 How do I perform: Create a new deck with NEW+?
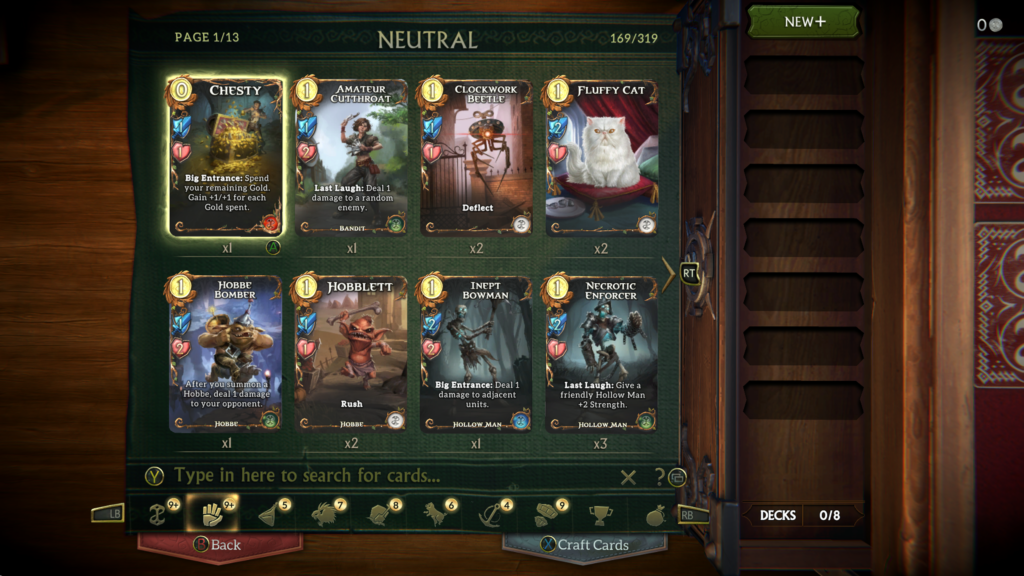click(803, 22)
